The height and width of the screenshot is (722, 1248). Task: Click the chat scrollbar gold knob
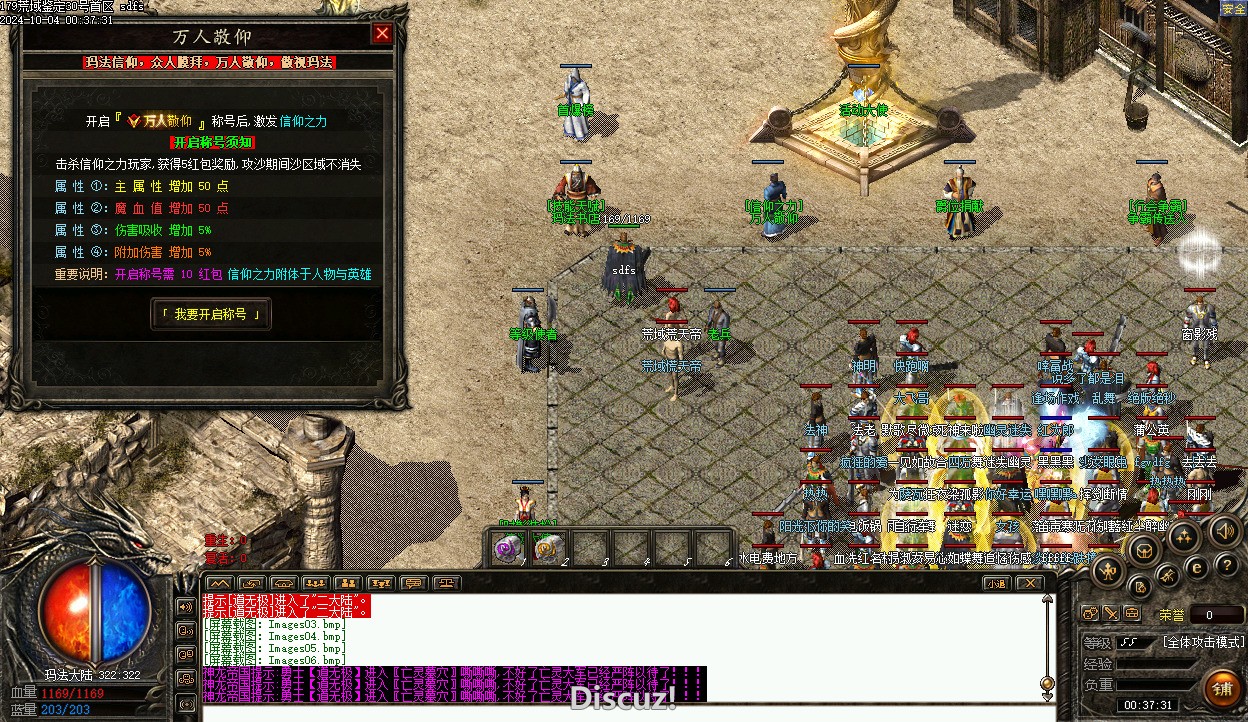pyautogui.click(x=1047, y=684)
